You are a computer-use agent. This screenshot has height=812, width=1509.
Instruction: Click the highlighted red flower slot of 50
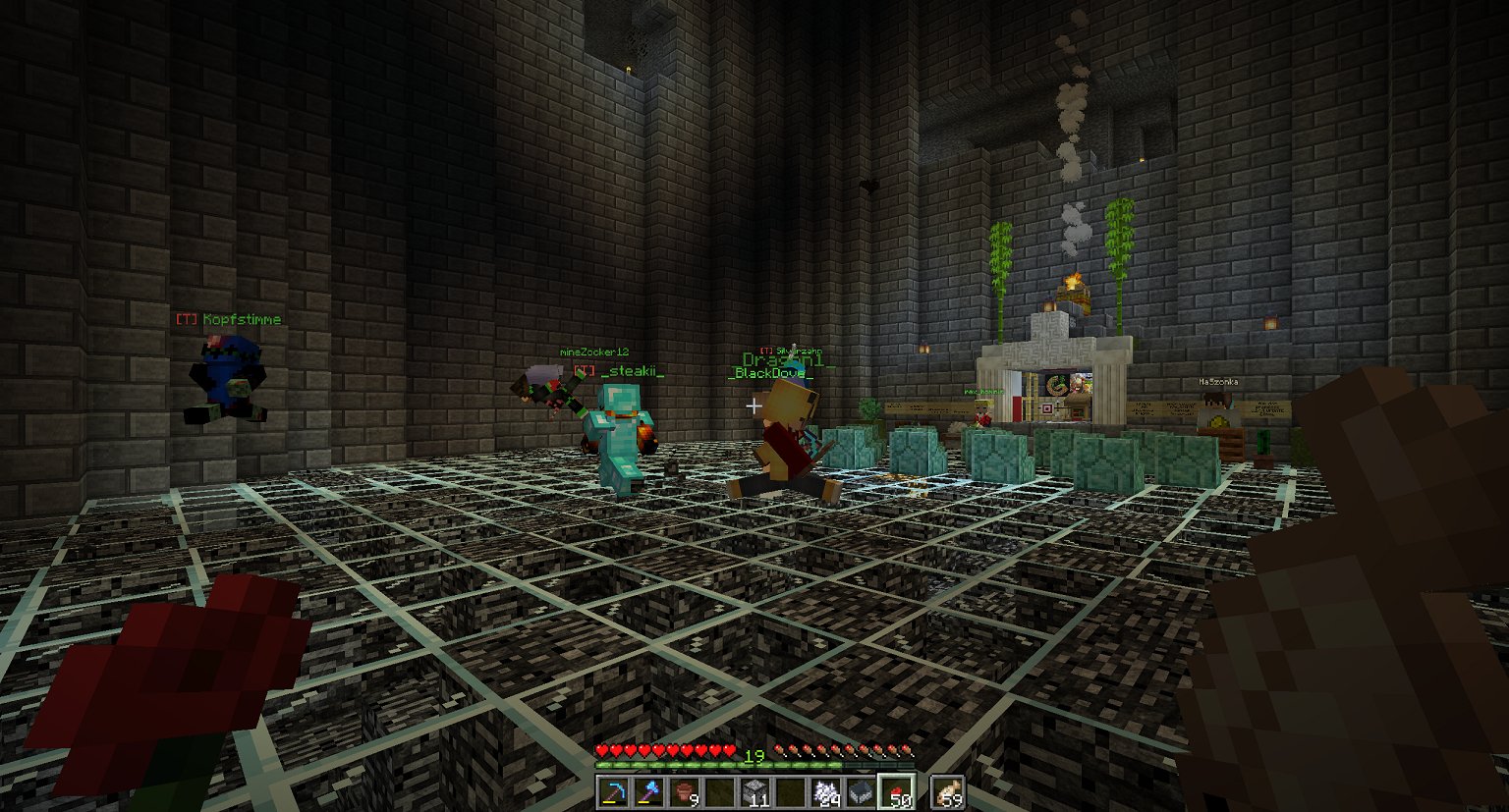click(896, 791)
